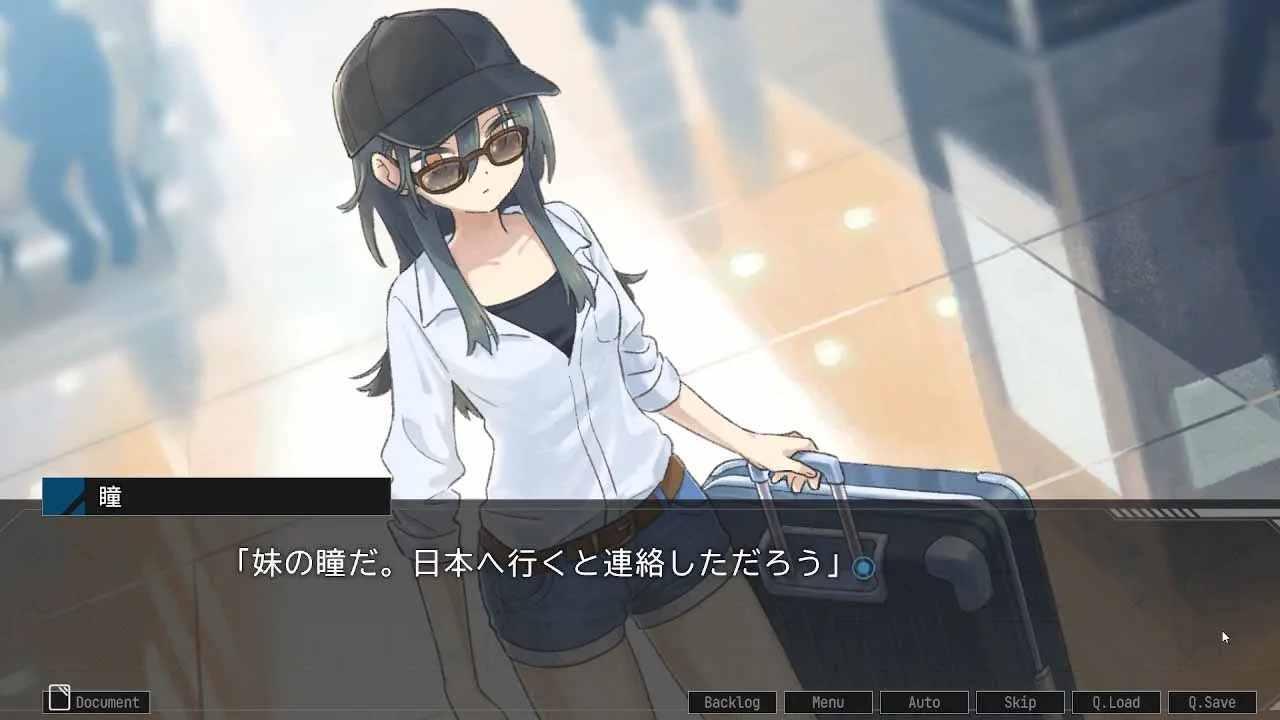The height and width of the screenshot is (720, 1280).
Task: Open the Backlog of past dialogue
Action: (732, 702)
